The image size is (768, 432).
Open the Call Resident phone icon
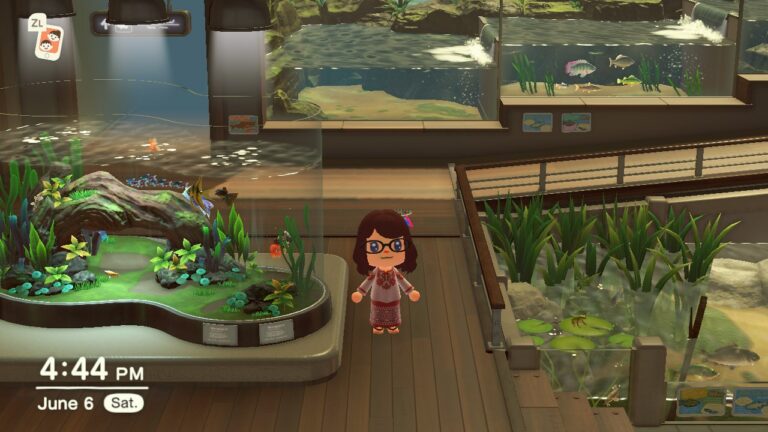48,42
